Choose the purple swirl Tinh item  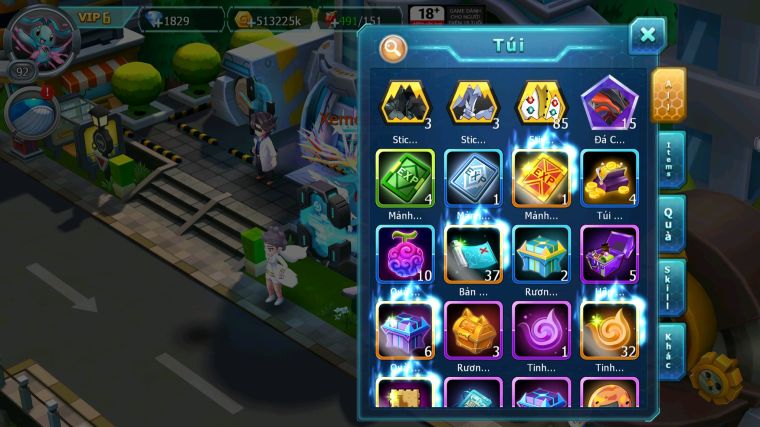(x=541, y=330)
